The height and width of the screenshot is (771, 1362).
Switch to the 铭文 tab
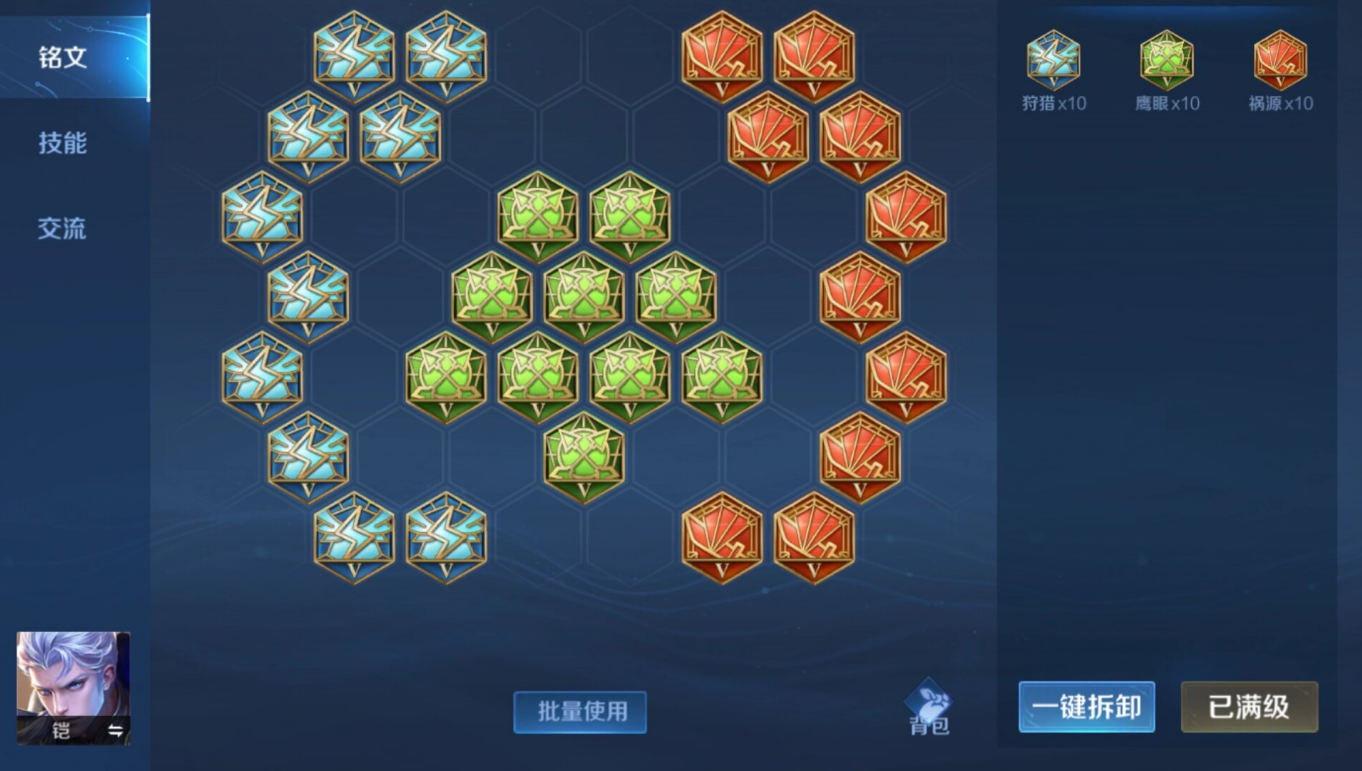point(63,58)
